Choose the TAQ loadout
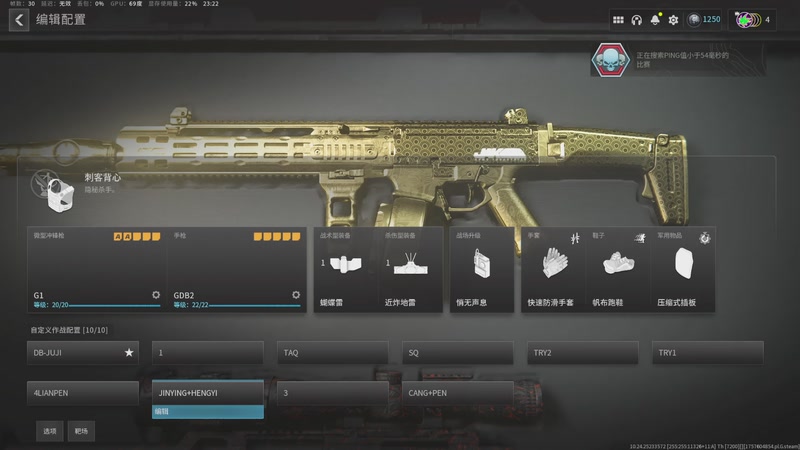This screenshot has width=800, height=450. (x=333, y=353)
